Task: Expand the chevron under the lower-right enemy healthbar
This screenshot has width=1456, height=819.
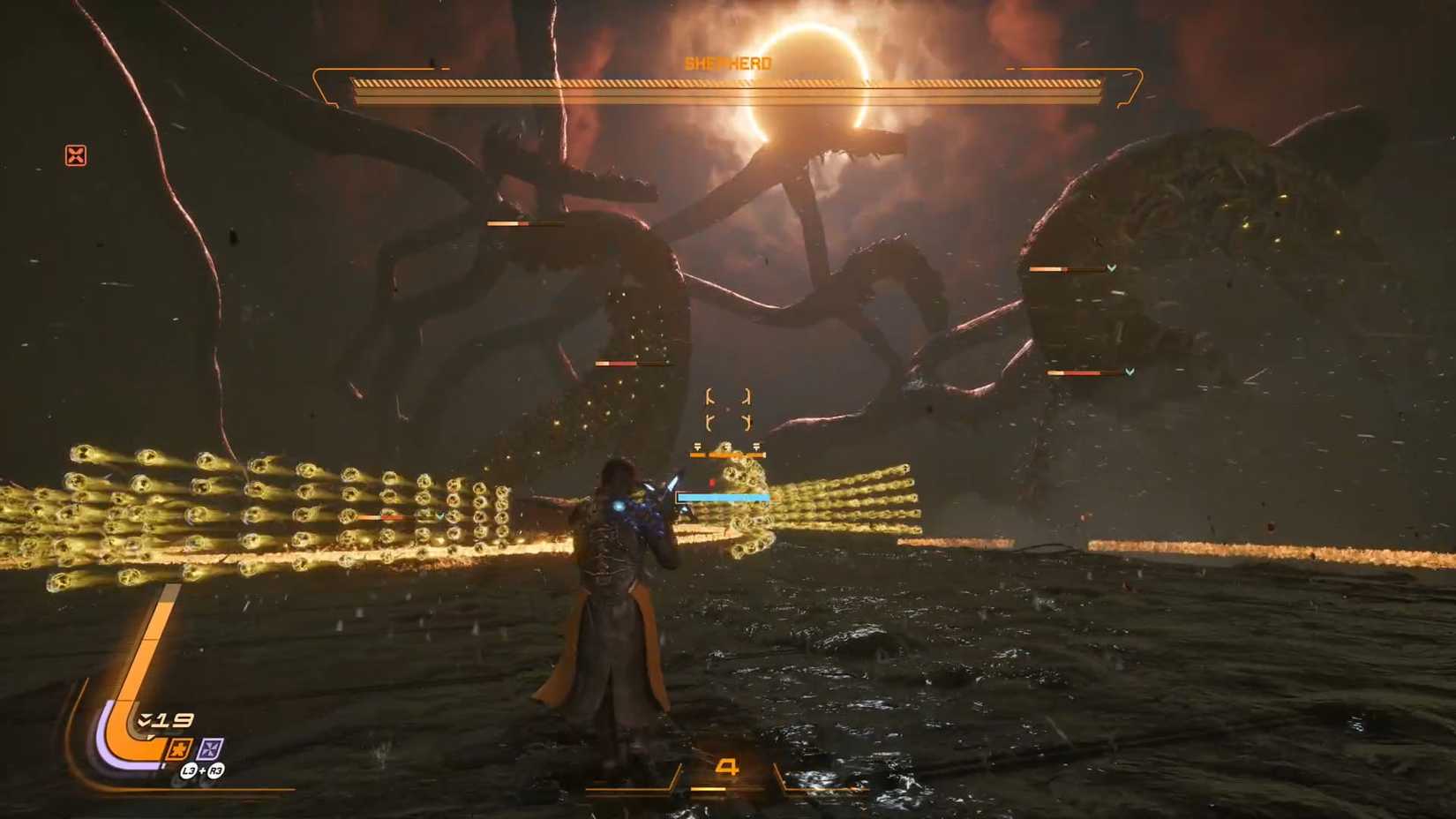Action: tap(1130, 373)
